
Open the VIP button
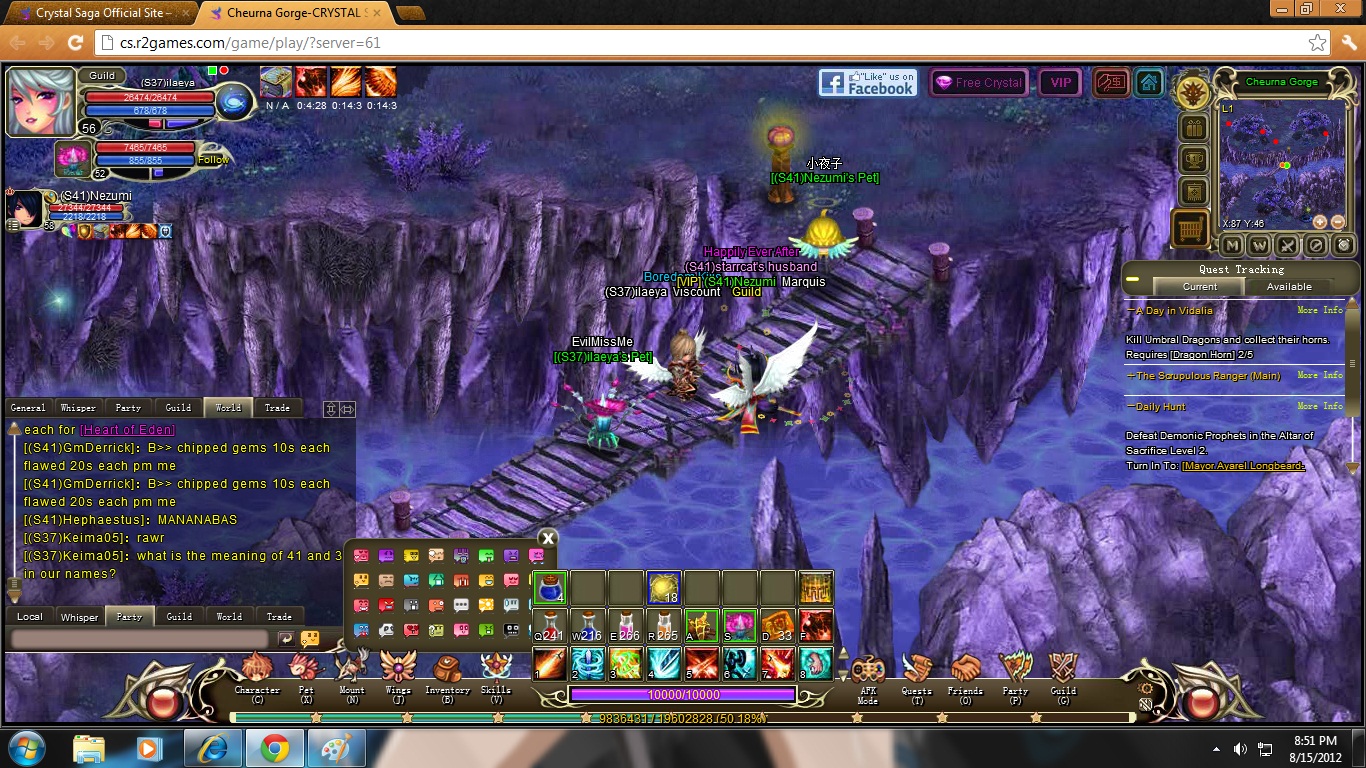click(1059, 83)
